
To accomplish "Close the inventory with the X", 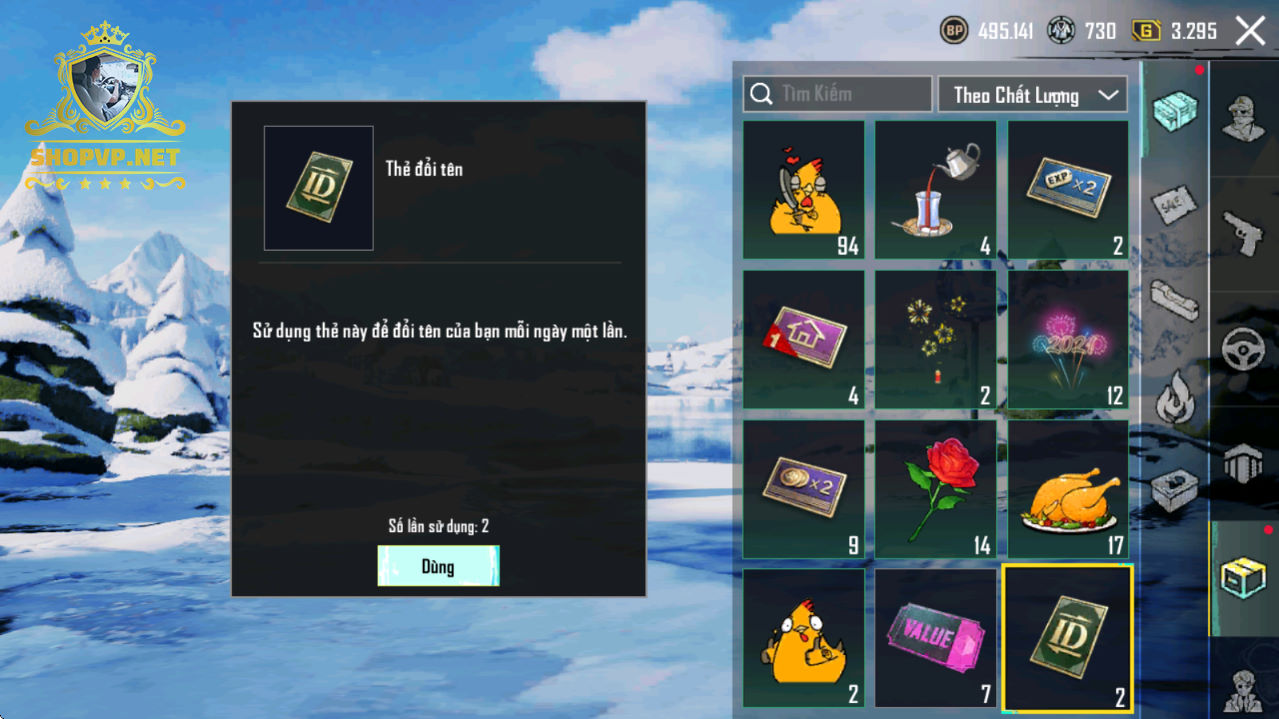I will coord(1250,31).
